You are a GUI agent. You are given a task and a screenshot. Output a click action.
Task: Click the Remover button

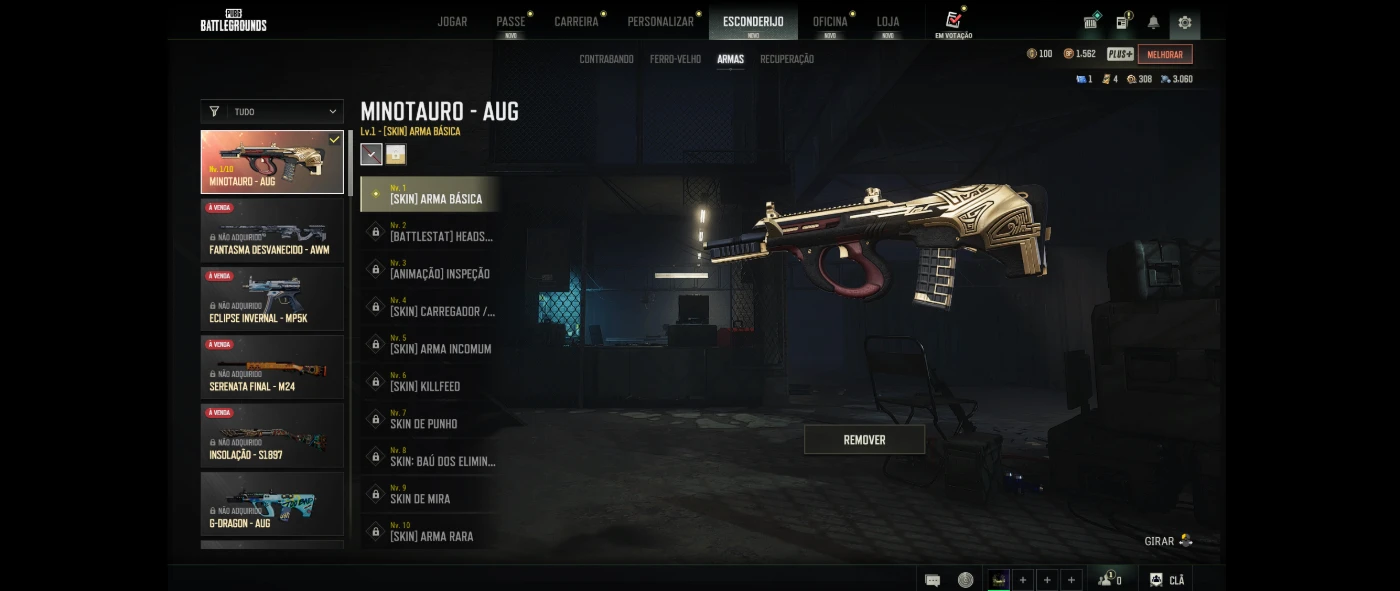[x=864, y=440]
